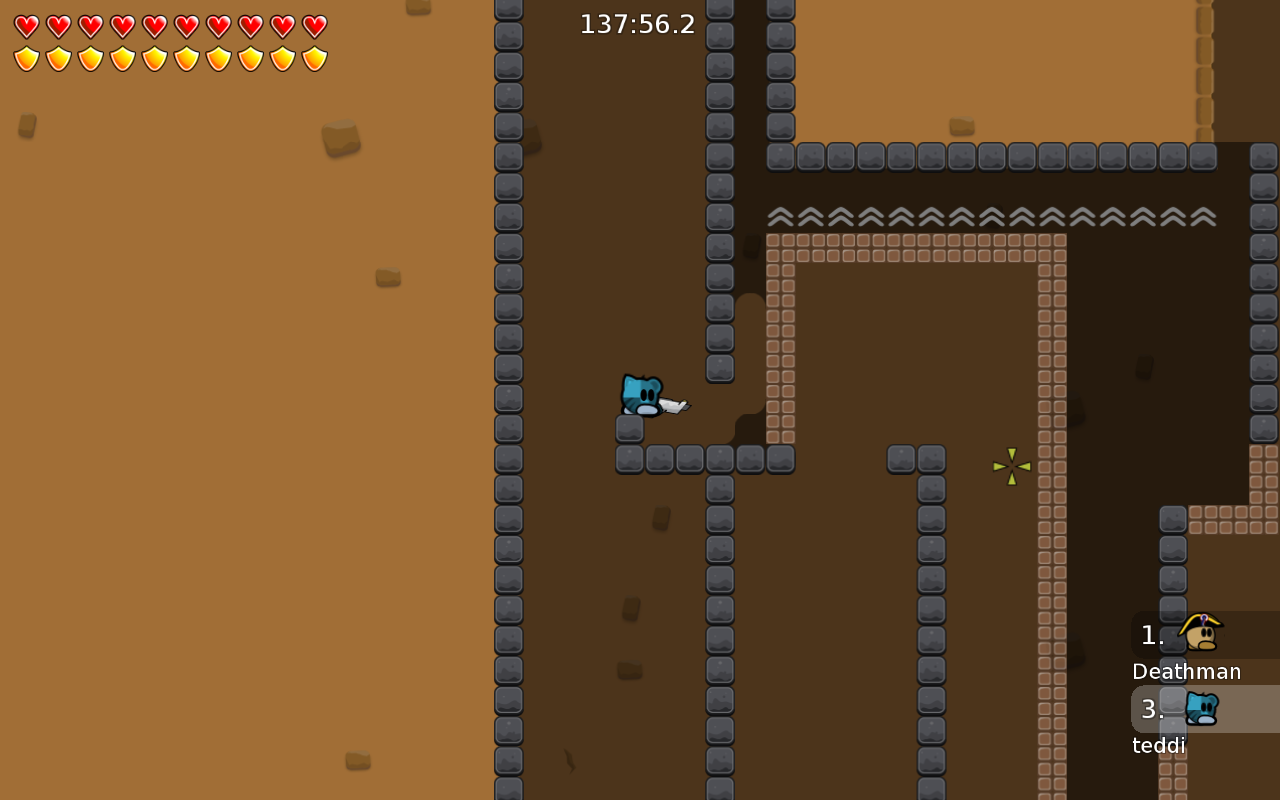Select the blue tee character holding the gun
Image resolution: width=1280 pixels, height=800 pixels.
pyautogui.click(x=640, y=395)
